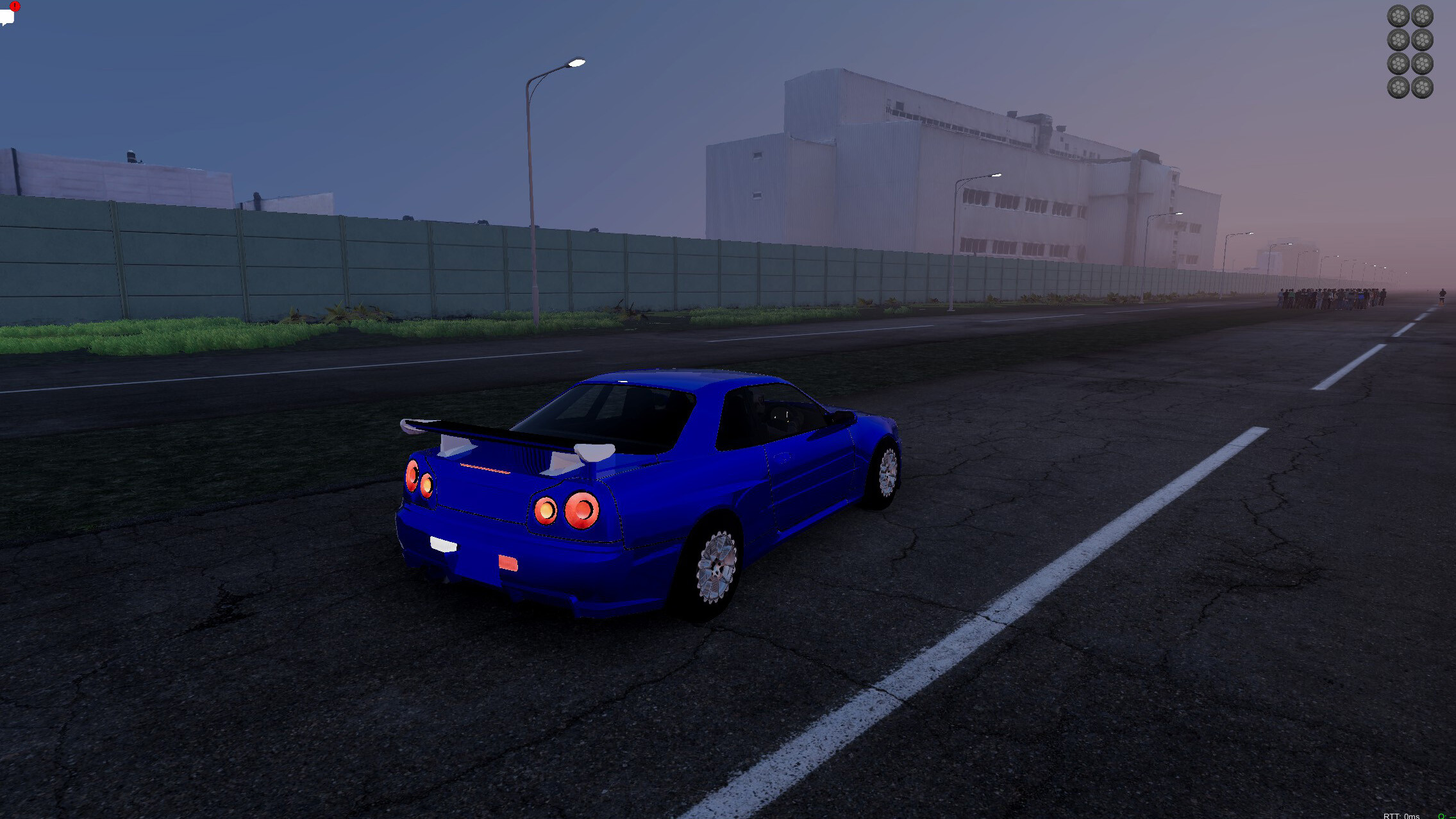
Task: Click the green Q connection quality indicator
Action: pyautogui.click(x=1441, y=816)
